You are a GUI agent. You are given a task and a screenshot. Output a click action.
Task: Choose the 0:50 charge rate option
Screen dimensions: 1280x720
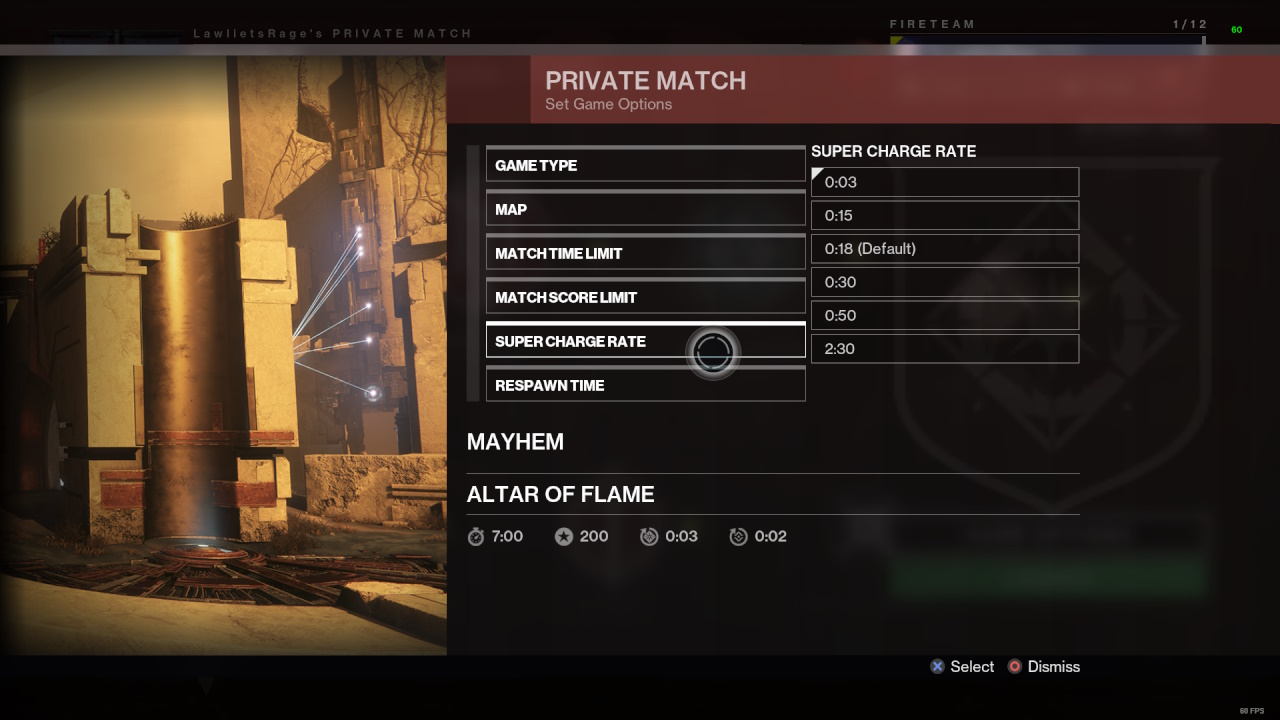944,315
